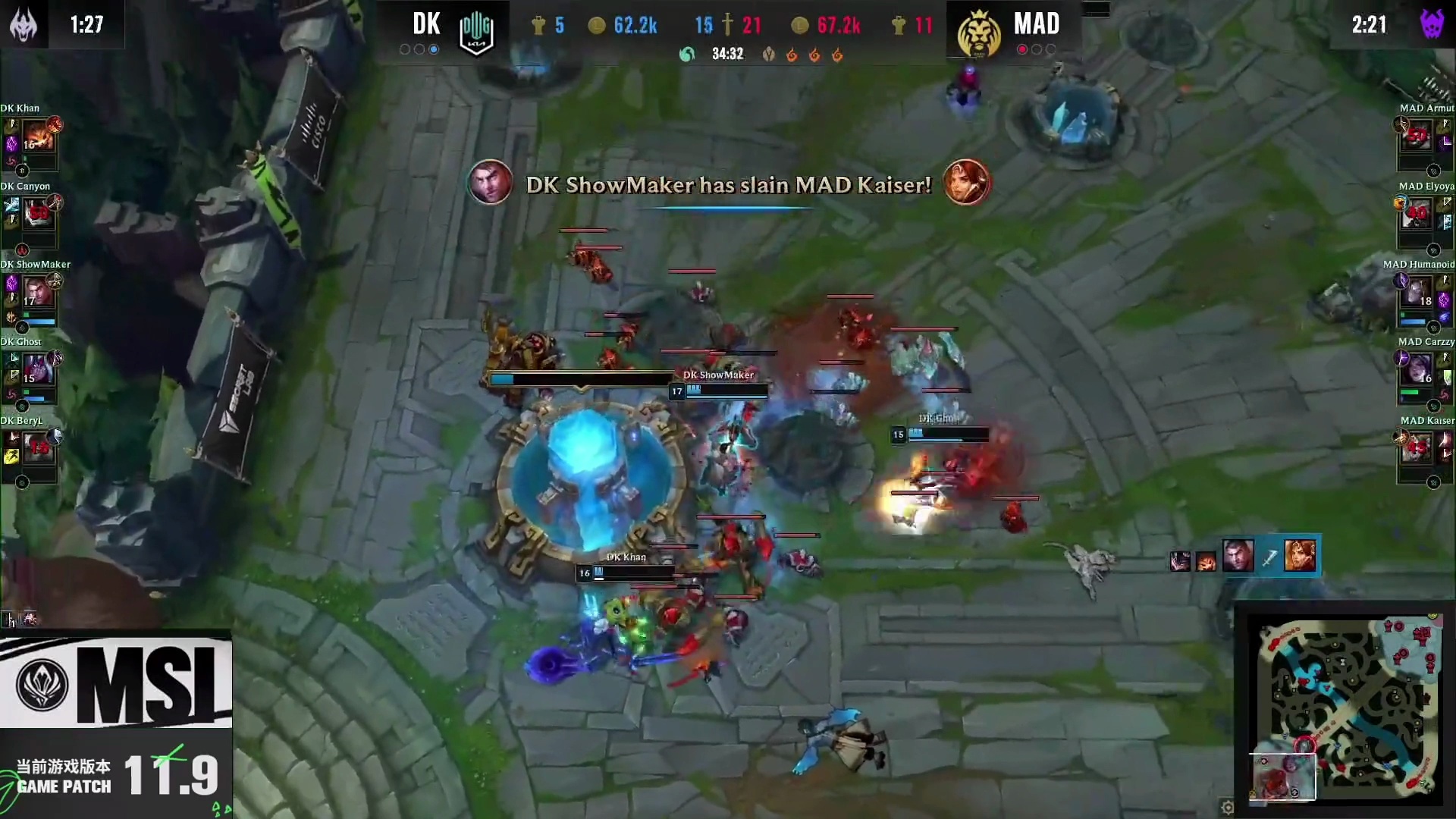
Task: Select MAD Kaiser's champion portrait
Action: point(1417,449)
